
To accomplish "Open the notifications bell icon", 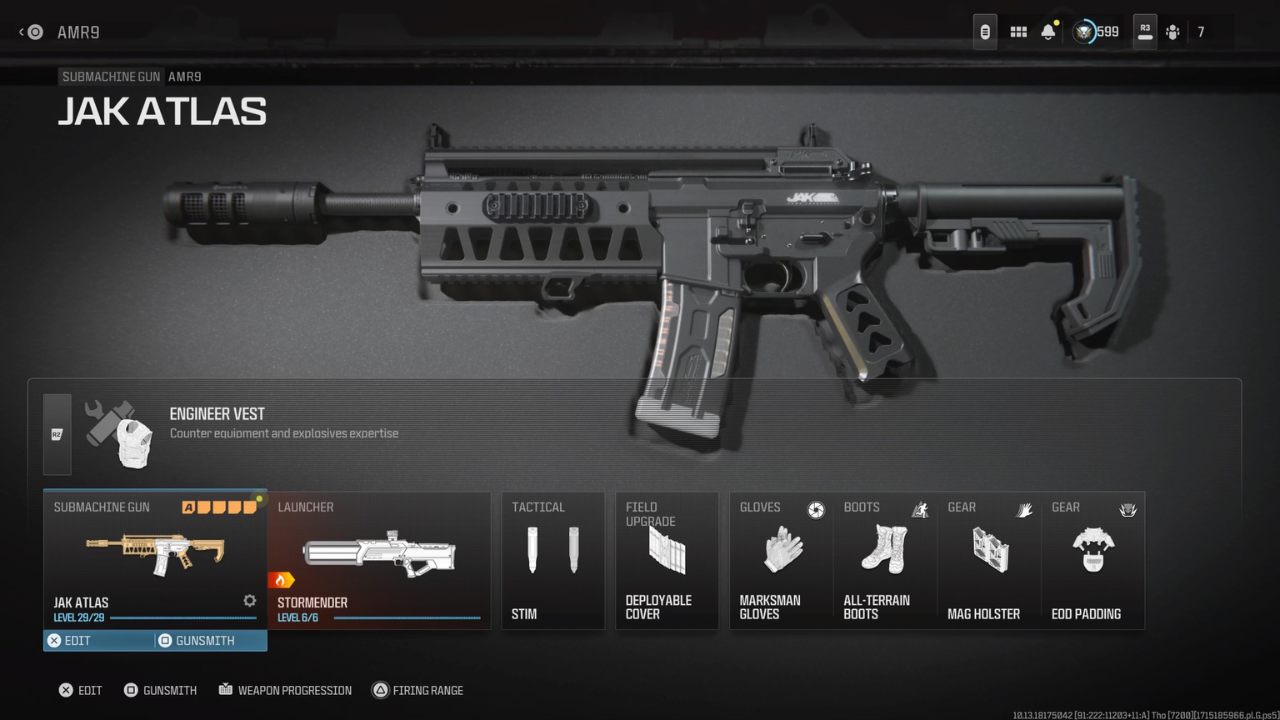I will pyautogui.click(x=1048, y=31).
